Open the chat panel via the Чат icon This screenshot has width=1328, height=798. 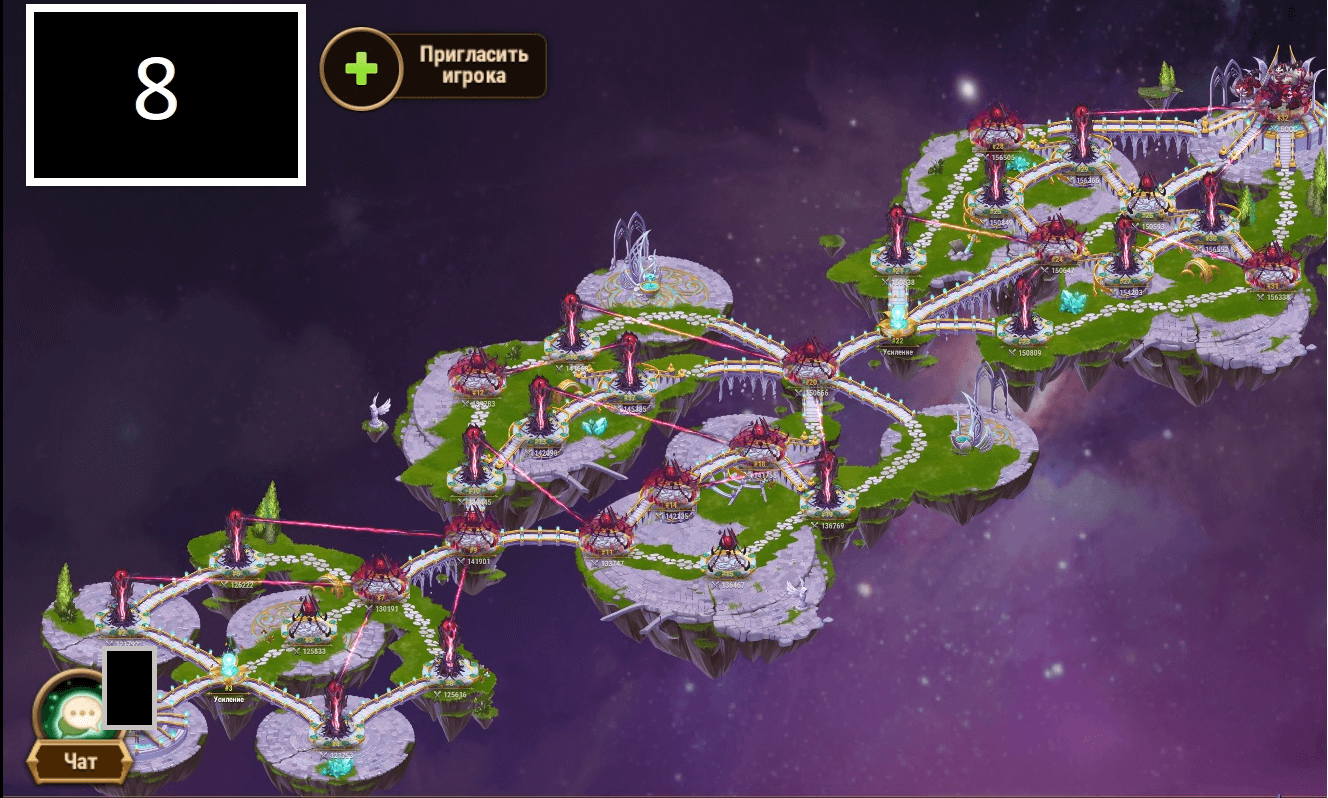pos(78,712)
